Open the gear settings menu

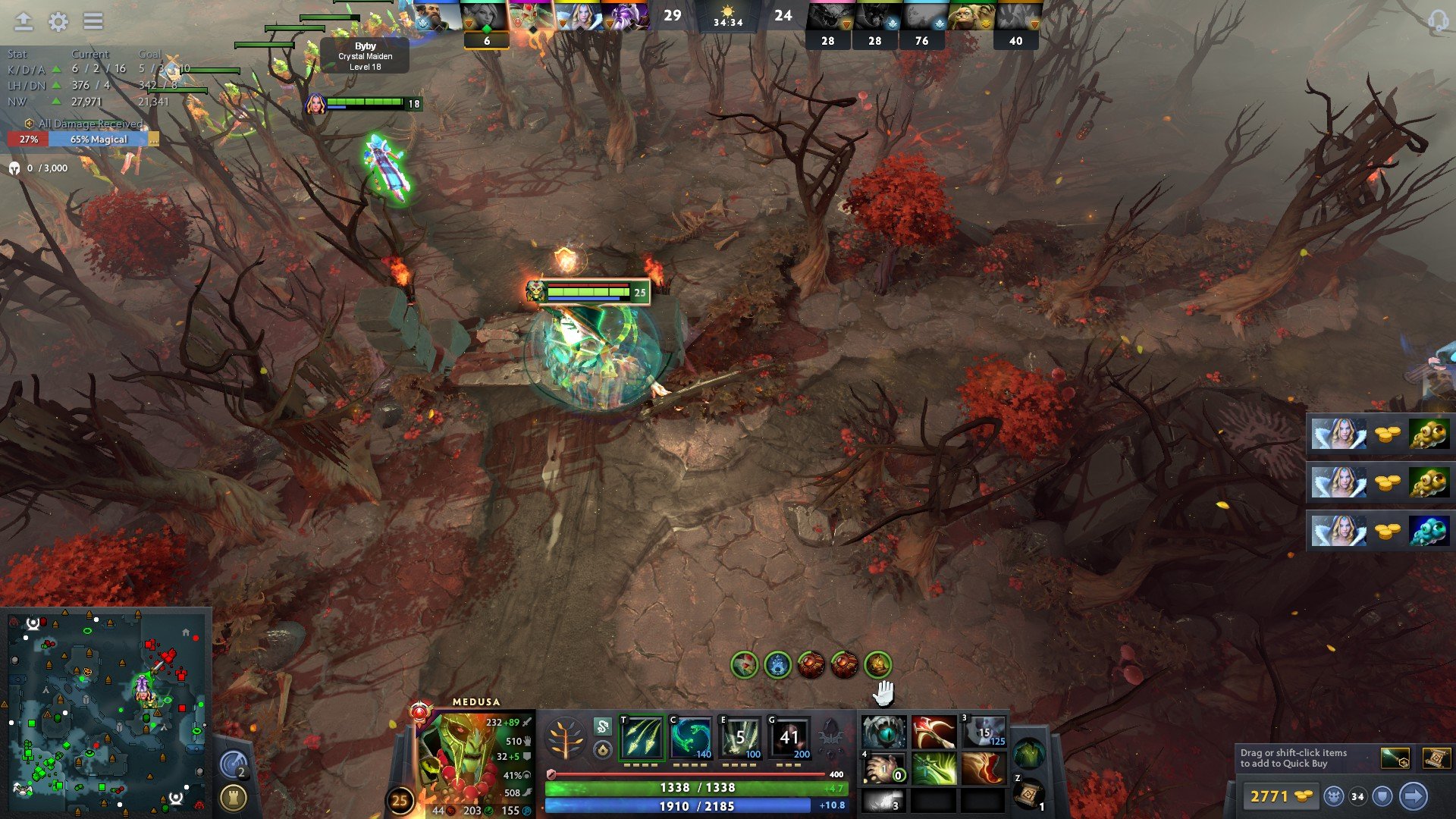tap(58, 22)
